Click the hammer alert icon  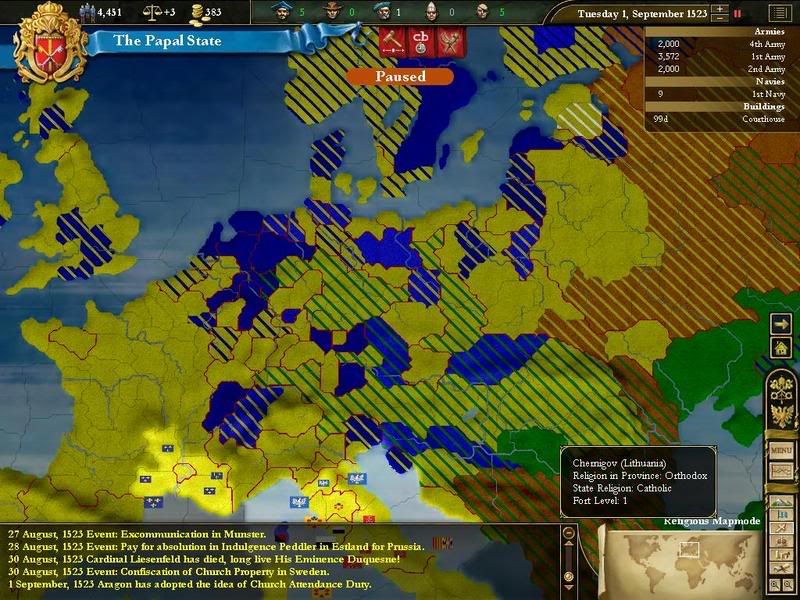pos(390,41)
